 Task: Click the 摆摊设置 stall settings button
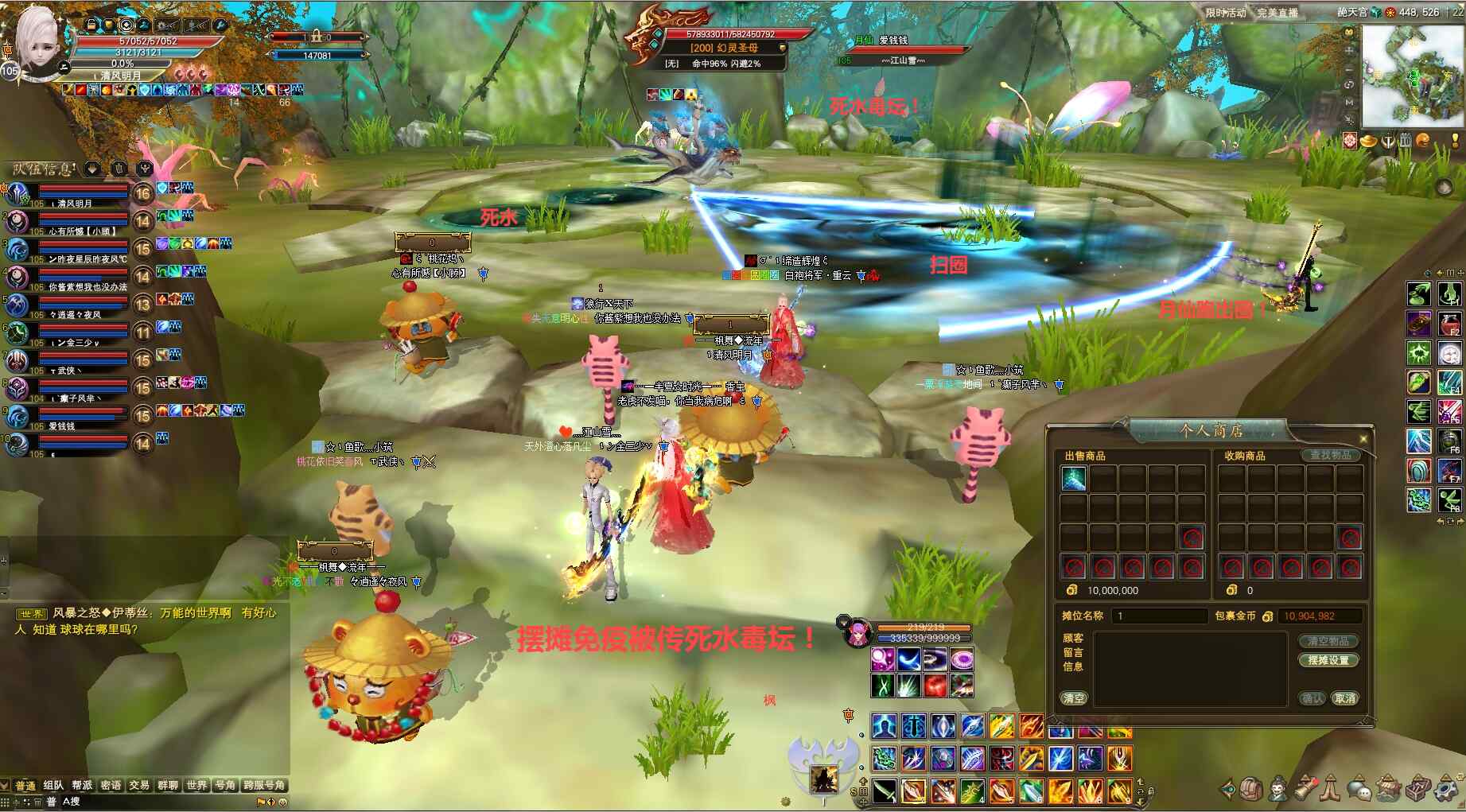(x=1328, y=660)
